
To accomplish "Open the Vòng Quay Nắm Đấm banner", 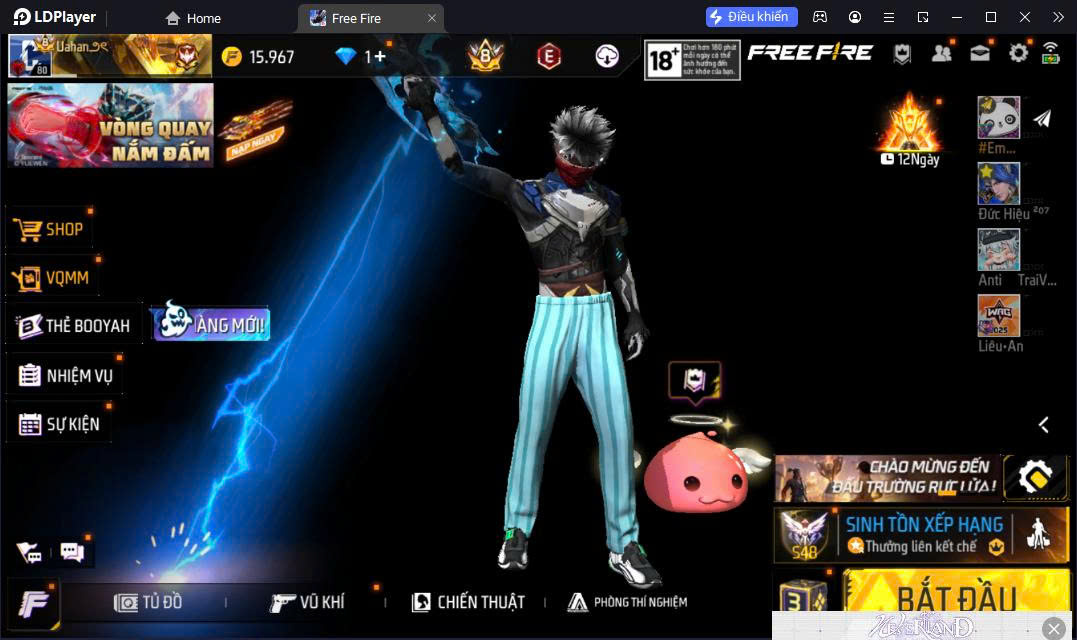I will click(110, 125).
